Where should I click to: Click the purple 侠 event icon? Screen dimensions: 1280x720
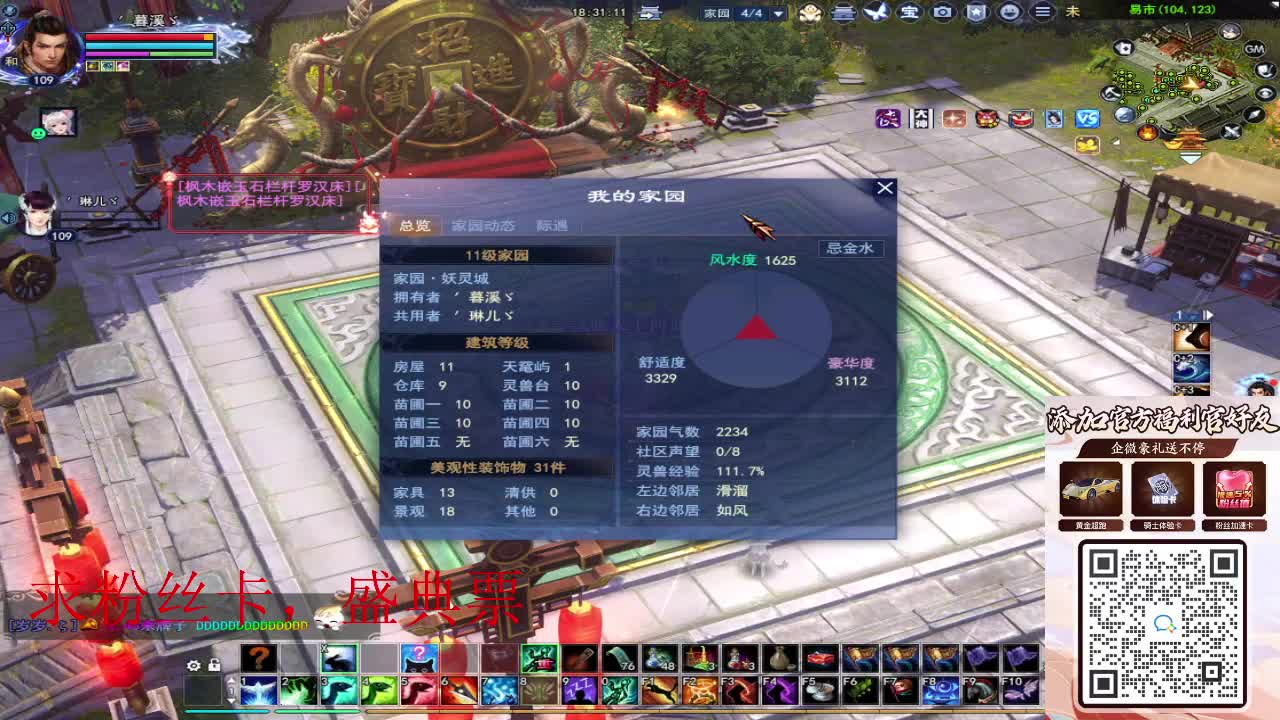(x=886, y=118)
